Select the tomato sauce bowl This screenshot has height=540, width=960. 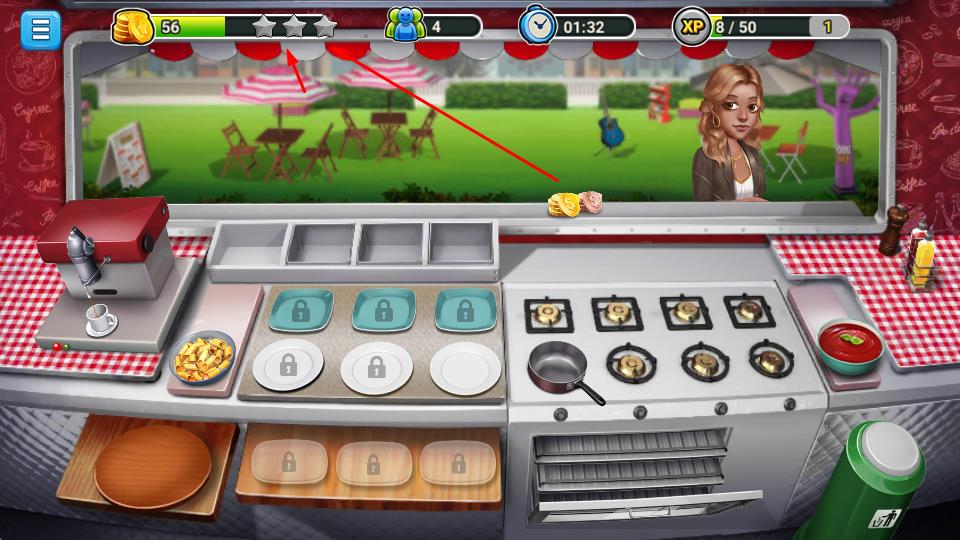tap(849, 345)
